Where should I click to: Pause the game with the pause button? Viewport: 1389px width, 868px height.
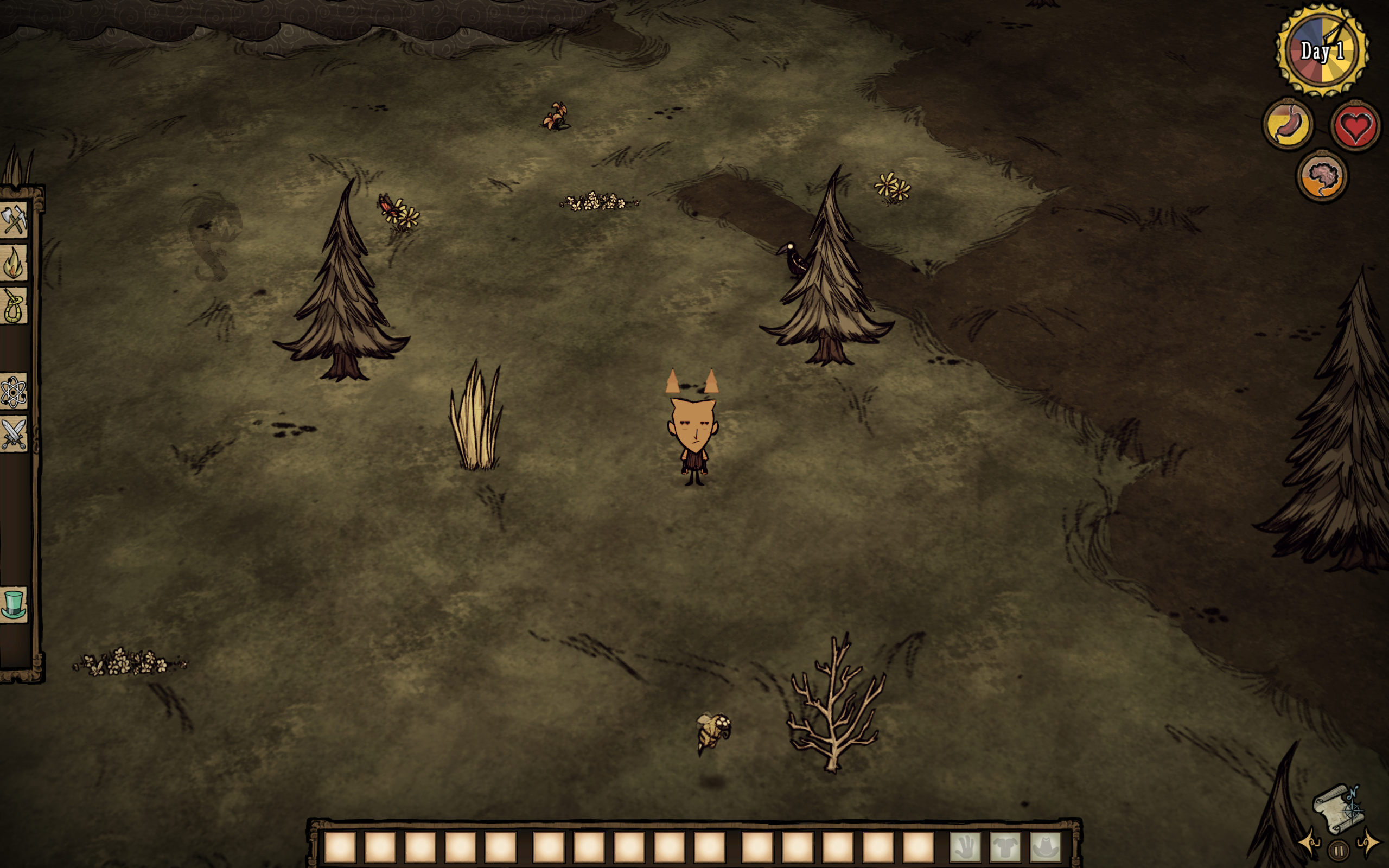(x=1339, y=850)
